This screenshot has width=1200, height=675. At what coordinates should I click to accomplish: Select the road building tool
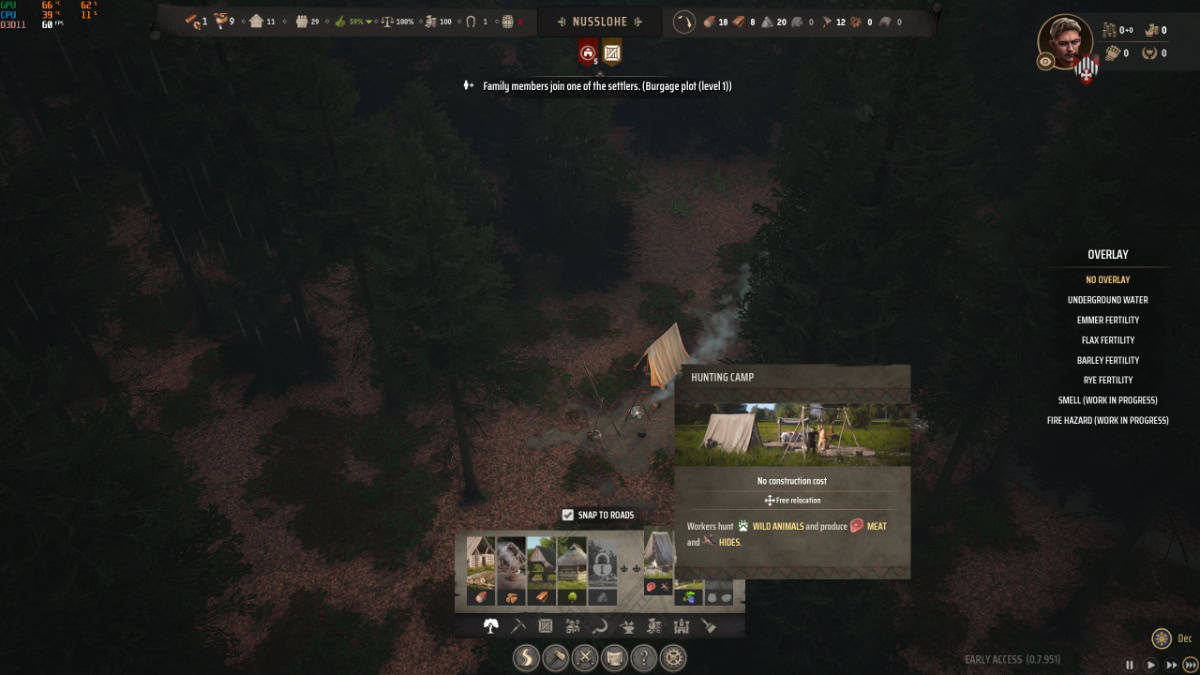(x=527, y=658)
